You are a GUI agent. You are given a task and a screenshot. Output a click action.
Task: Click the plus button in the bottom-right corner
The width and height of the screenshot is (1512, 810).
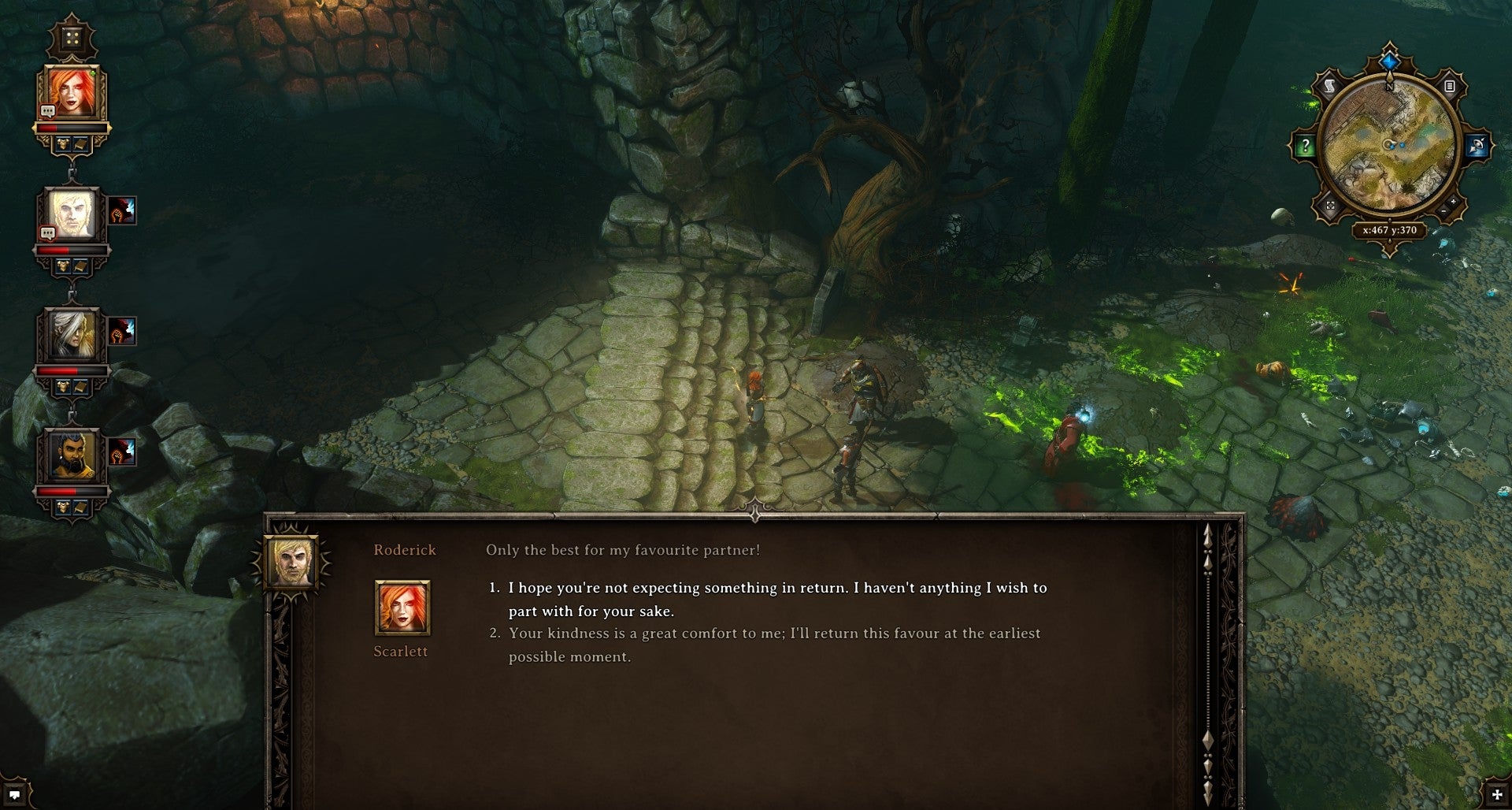1496,795
